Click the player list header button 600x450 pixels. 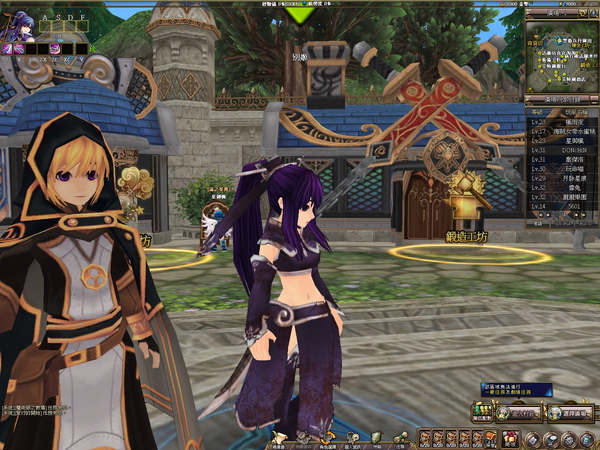561,101
